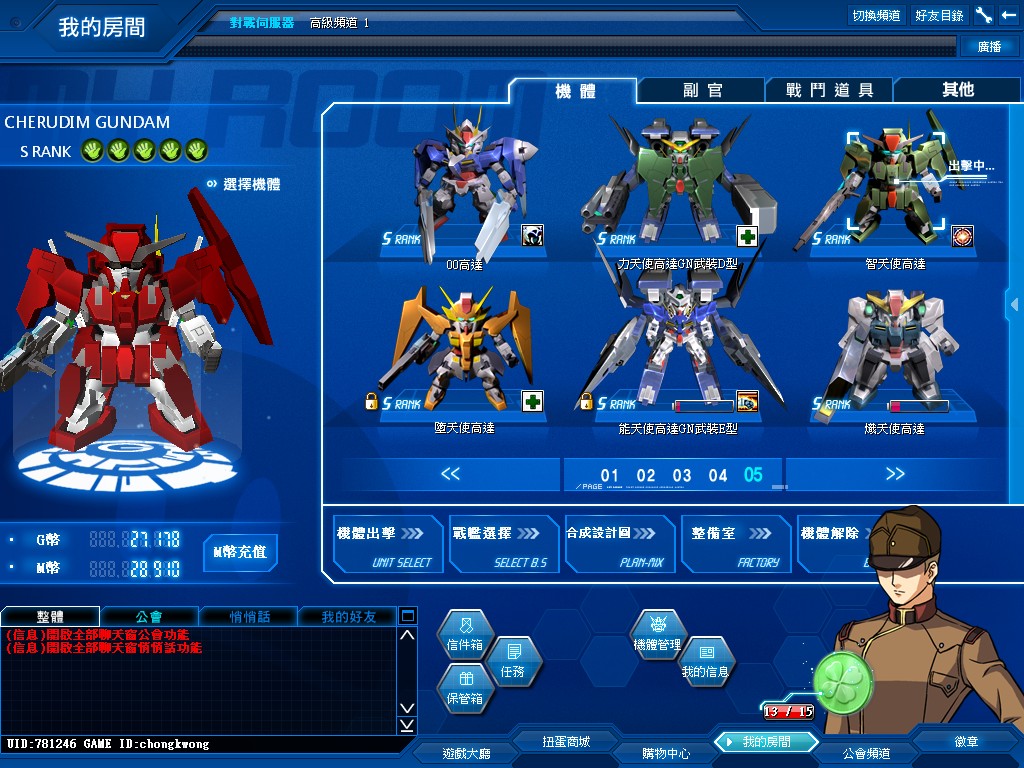This screenshot has height=768, width=1024.
Task: Show the next page of units
Action: pyautogui.click(x=894, y=474)
